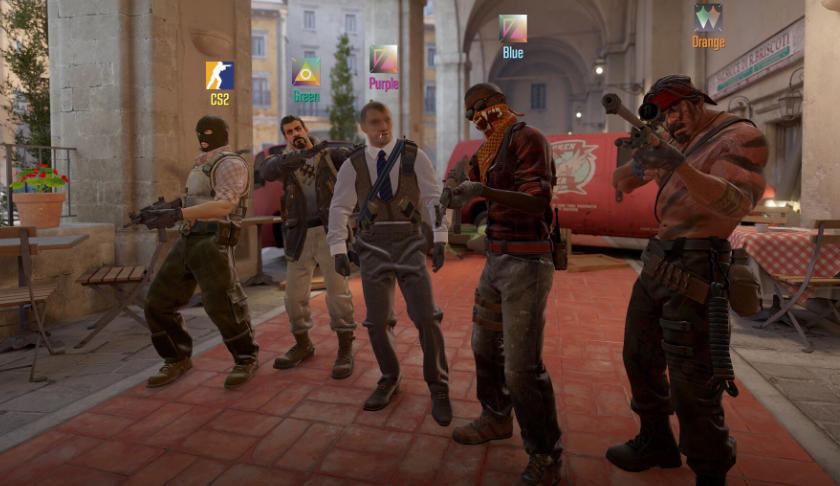Select the Orange player avatar

(708, 17)
